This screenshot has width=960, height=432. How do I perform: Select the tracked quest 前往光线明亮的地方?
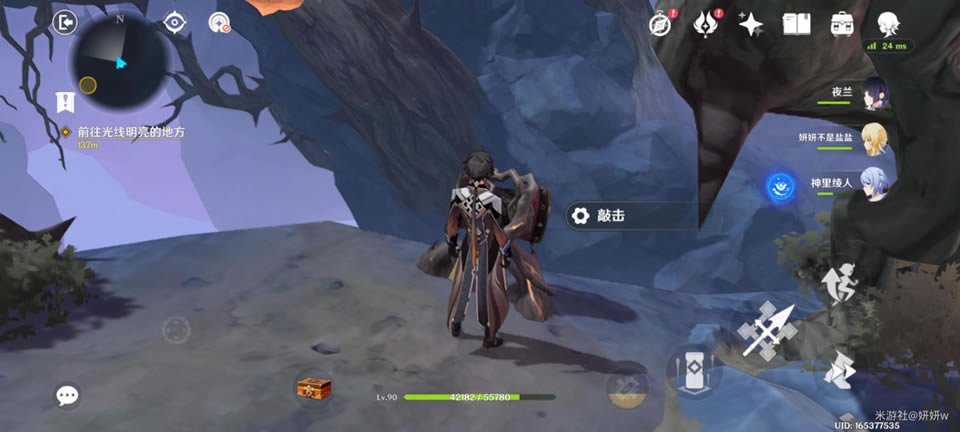coord(130,132)
